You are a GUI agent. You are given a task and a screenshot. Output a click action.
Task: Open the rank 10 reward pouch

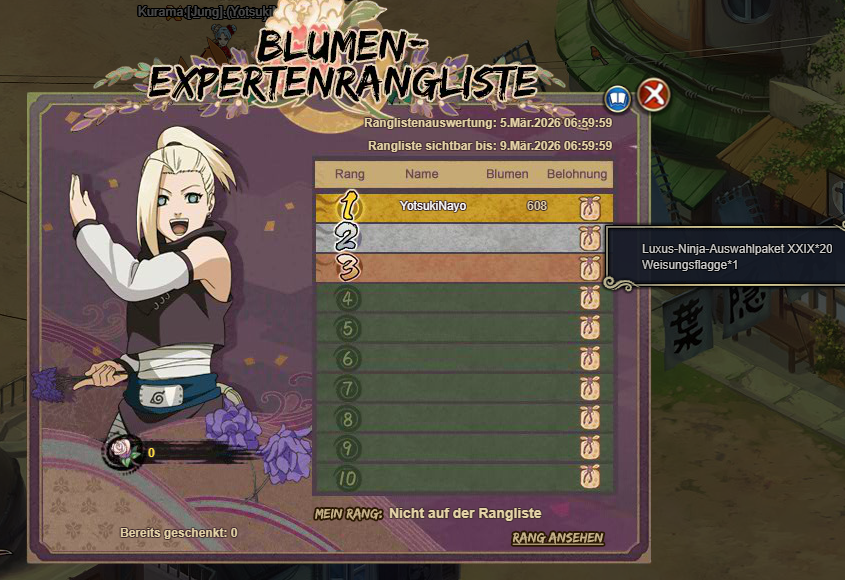pos(589,478)
